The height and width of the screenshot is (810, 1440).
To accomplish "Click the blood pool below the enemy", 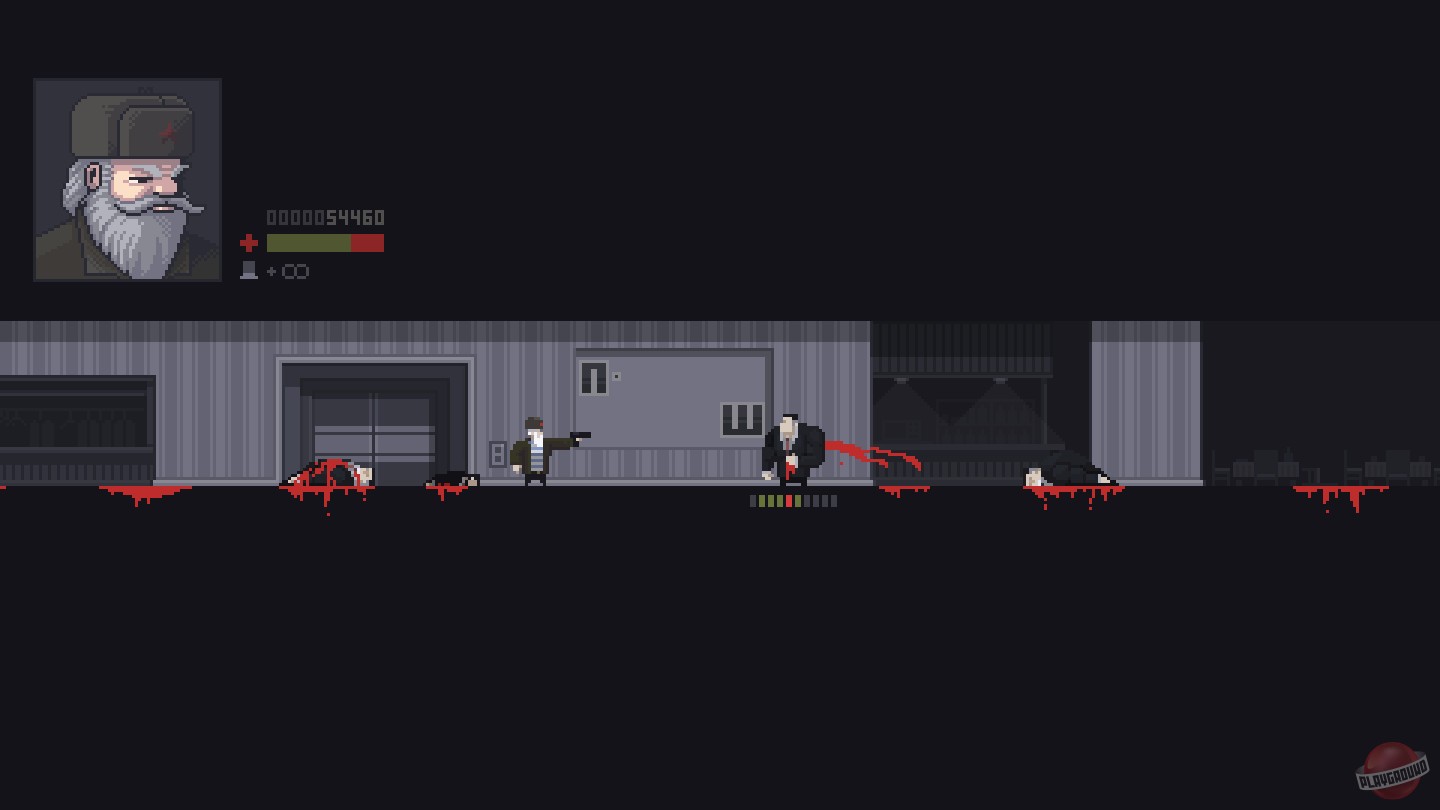I will [x=900, y=490].
